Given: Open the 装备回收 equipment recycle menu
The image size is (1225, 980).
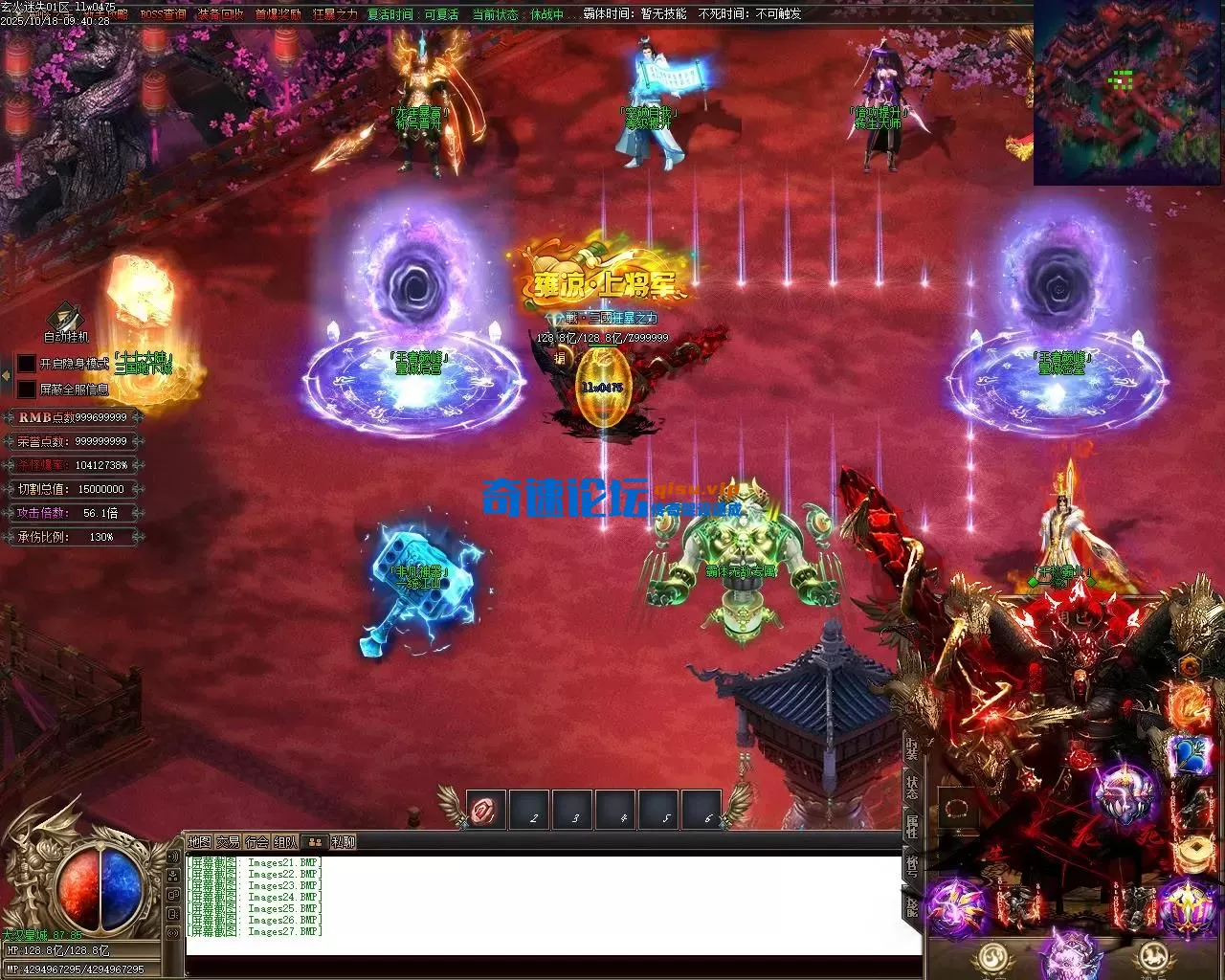Looking at the screenshot, I should [221, 14].
